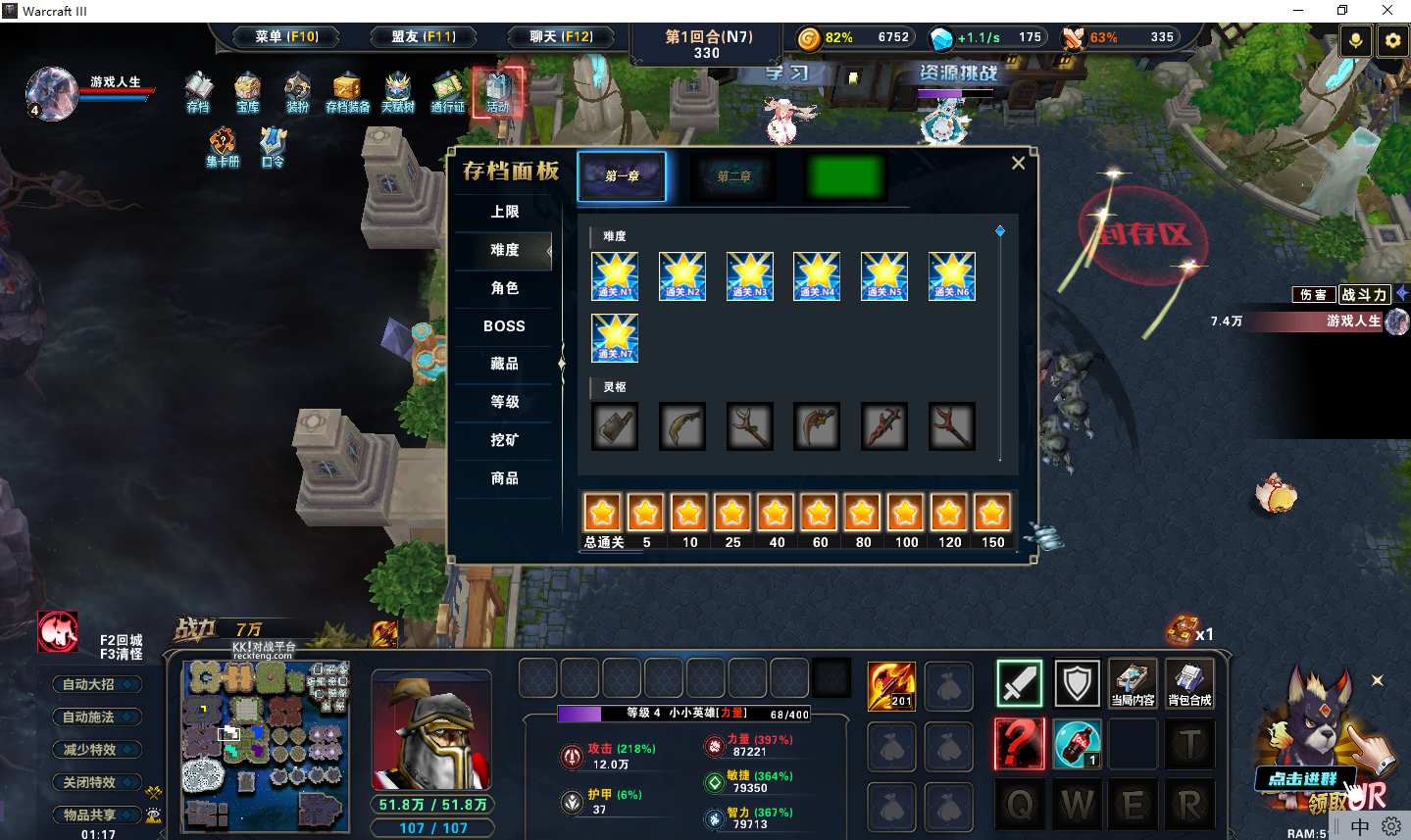This screenshot has width=1411, height=840.
Task: Use the cola bottle item slot
Action: 1077,743
